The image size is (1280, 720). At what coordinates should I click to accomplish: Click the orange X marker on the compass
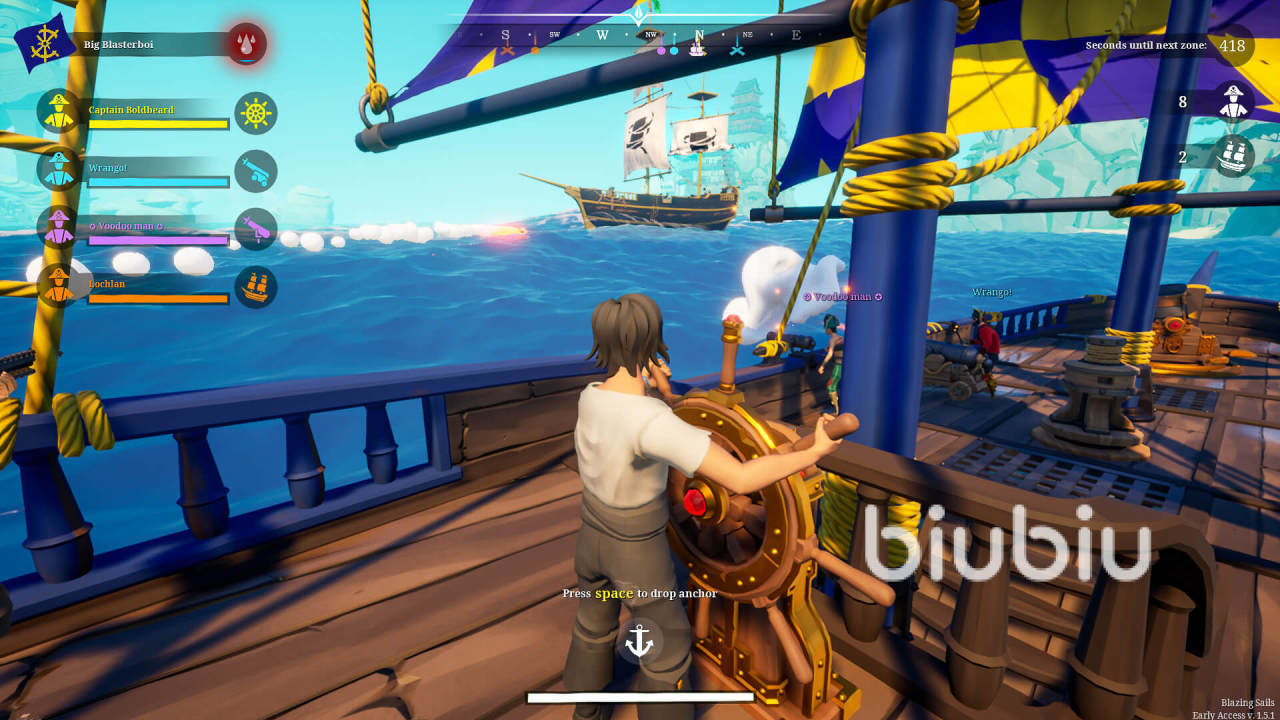pos(507,49)
